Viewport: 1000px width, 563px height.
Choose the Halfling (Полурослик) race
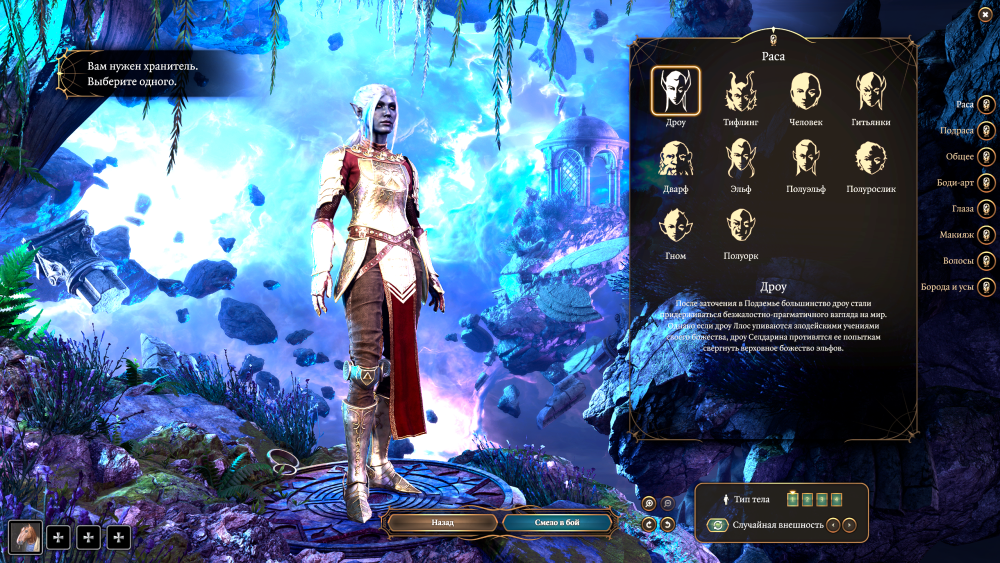(871, 158)
